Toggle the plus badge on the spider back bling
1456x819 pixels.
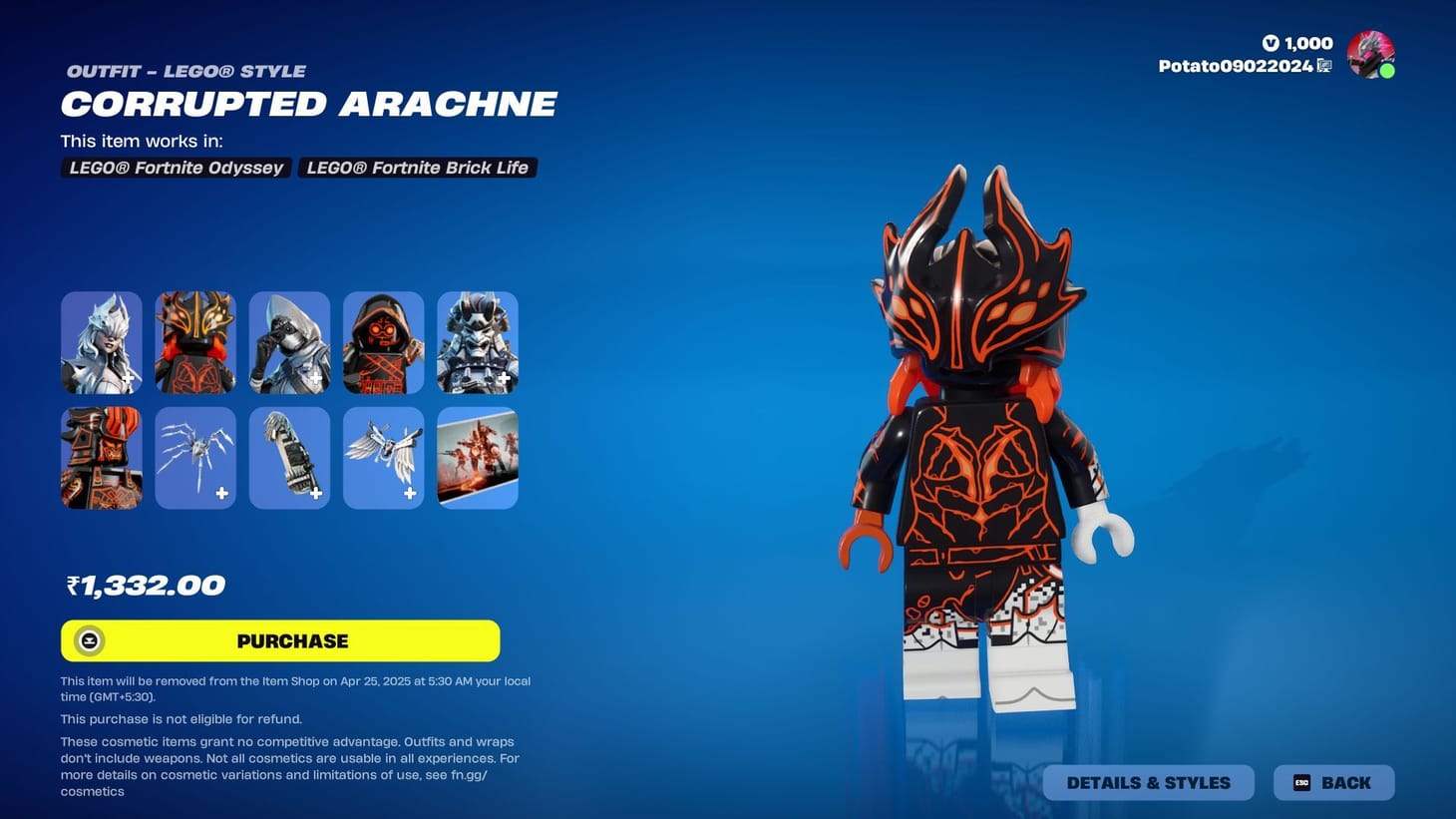pyautogui.click(x=221, y=493)
